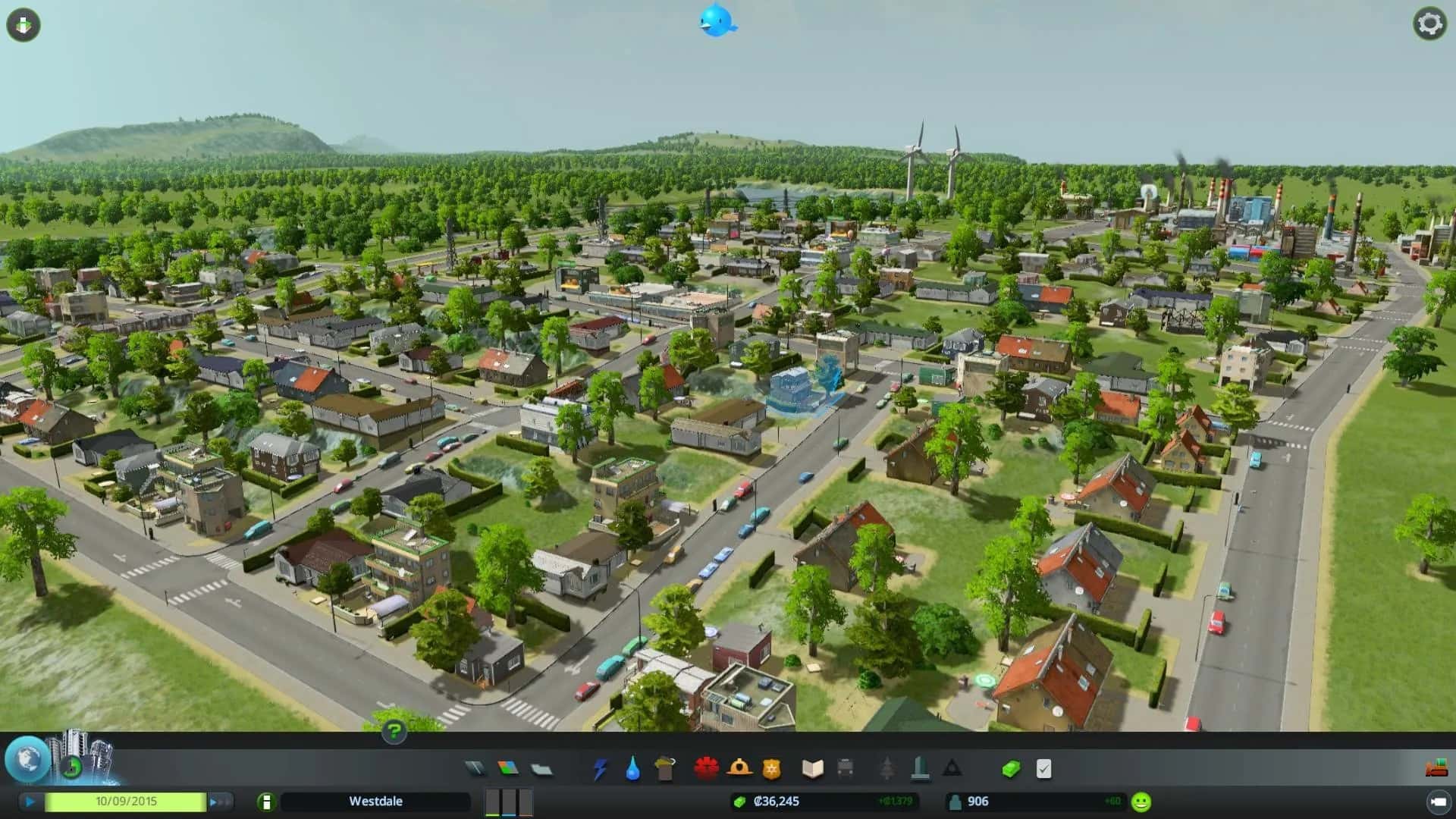Expand the Education menu
The height and width of the screenshot is (819, 1456).
point(811,768)
